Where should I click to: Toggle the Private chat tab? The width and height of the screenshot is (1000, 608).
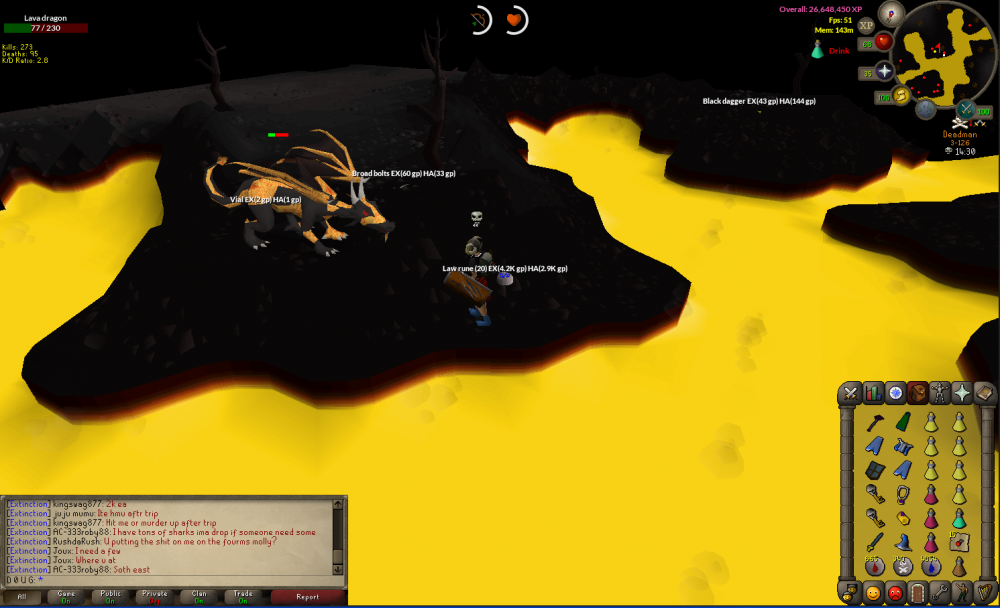154,597
